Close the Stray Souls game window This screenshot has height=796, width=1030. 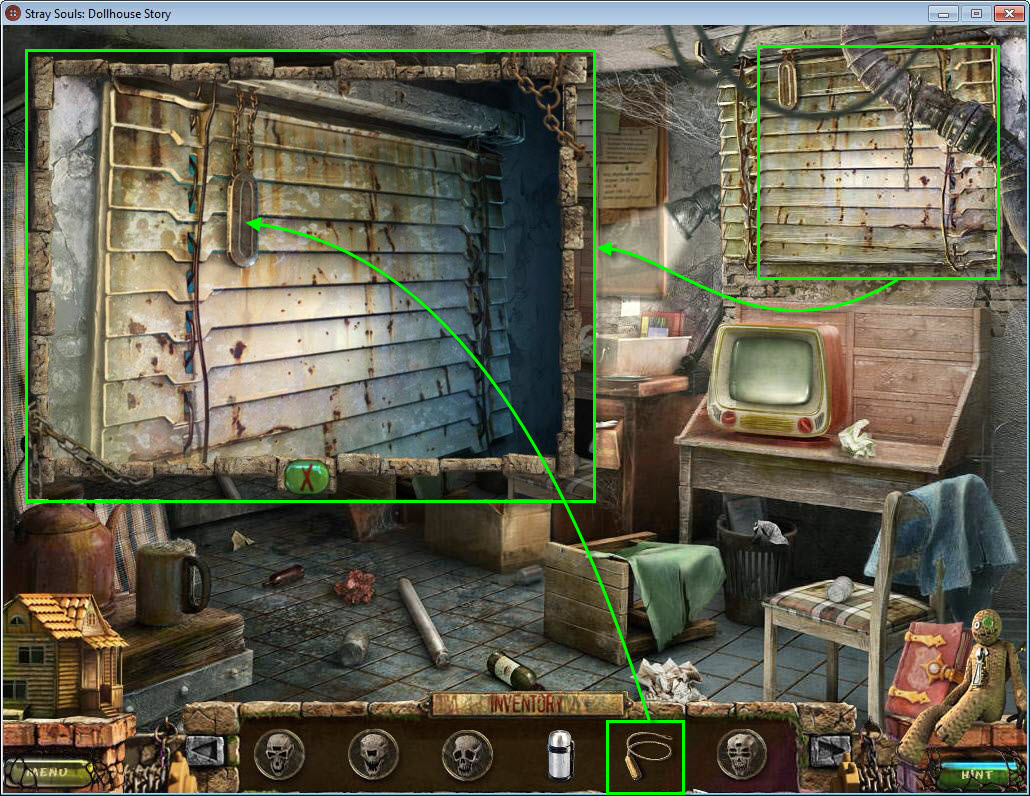1008,14
